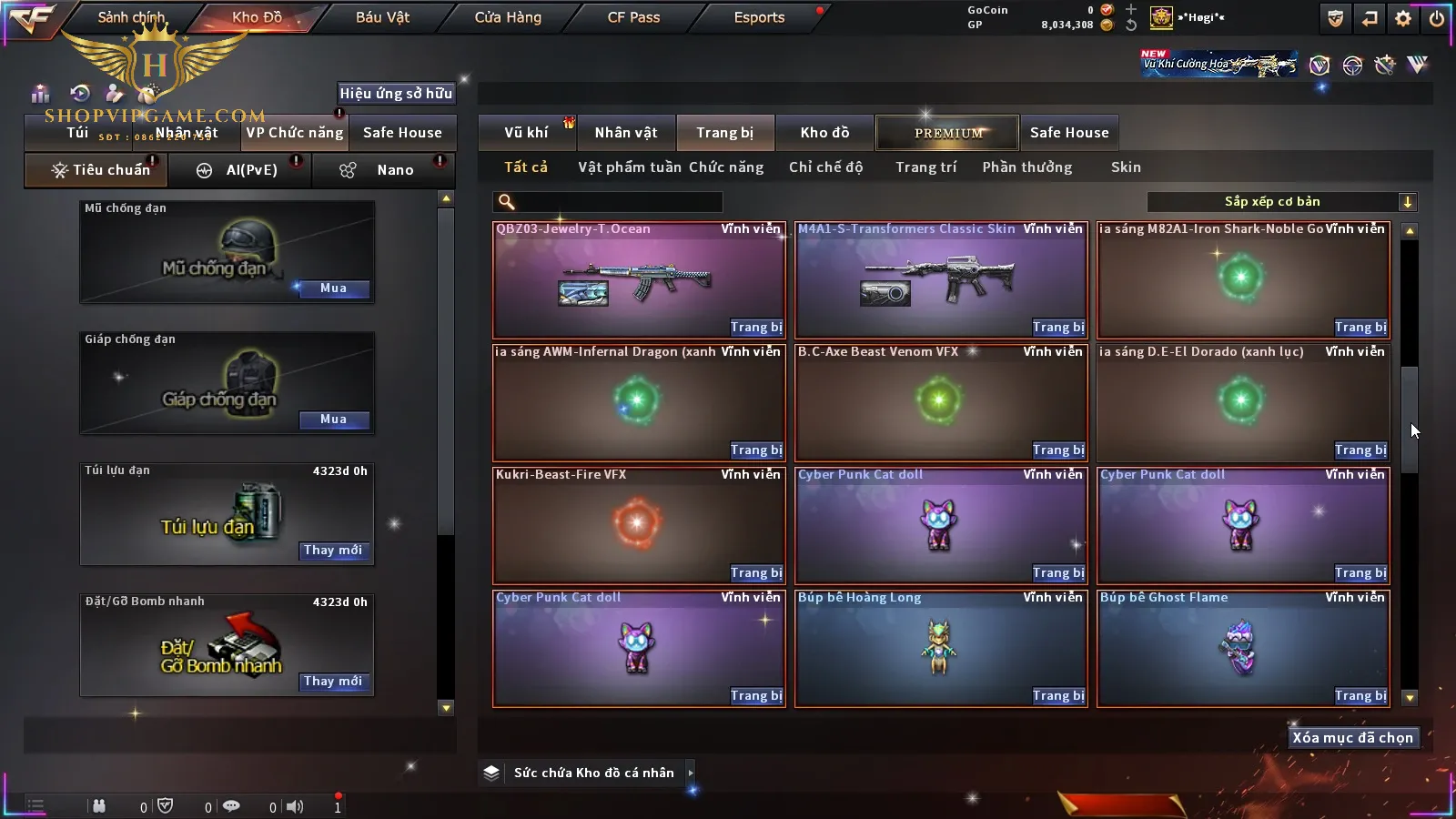Show the Skin category filter
Image resolution: width=1456 pixels, height=819 pixels.
click(1126, 167)
